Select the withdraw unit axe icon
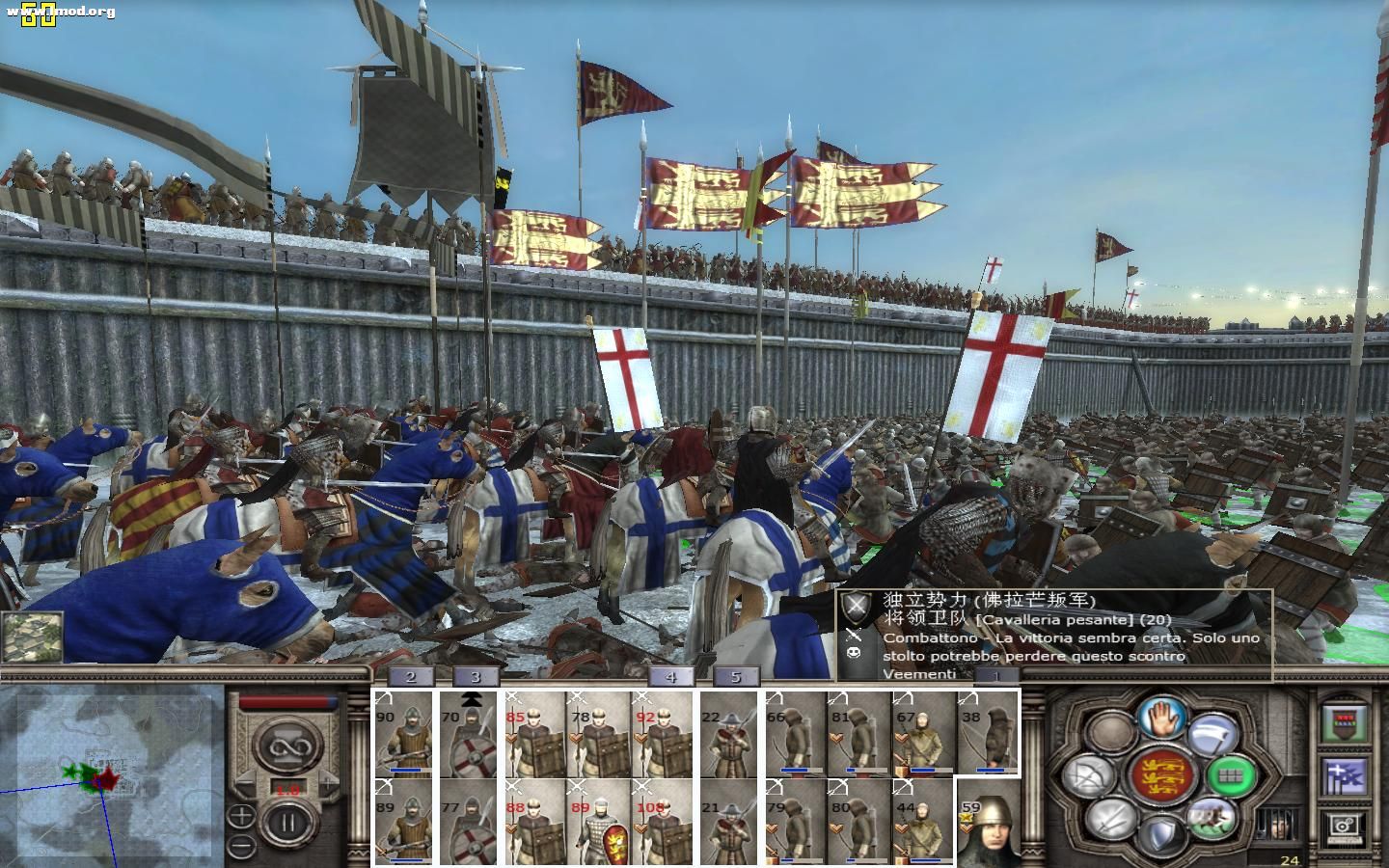Screen dimensions: 1389x868 click(1212, 735)
